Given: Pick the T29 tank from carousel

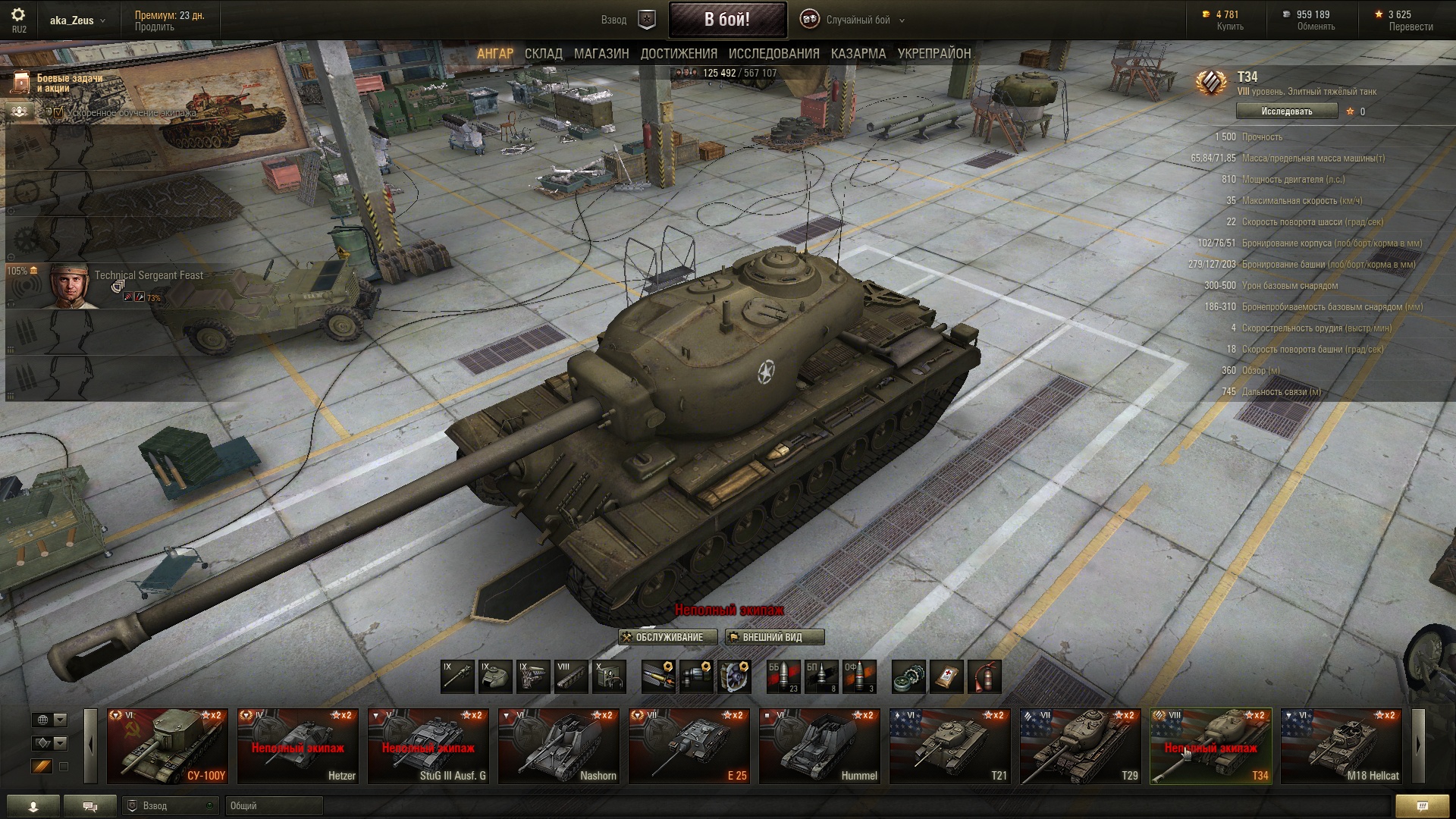Looking at the screenshot, I should tap(1080, 746).
